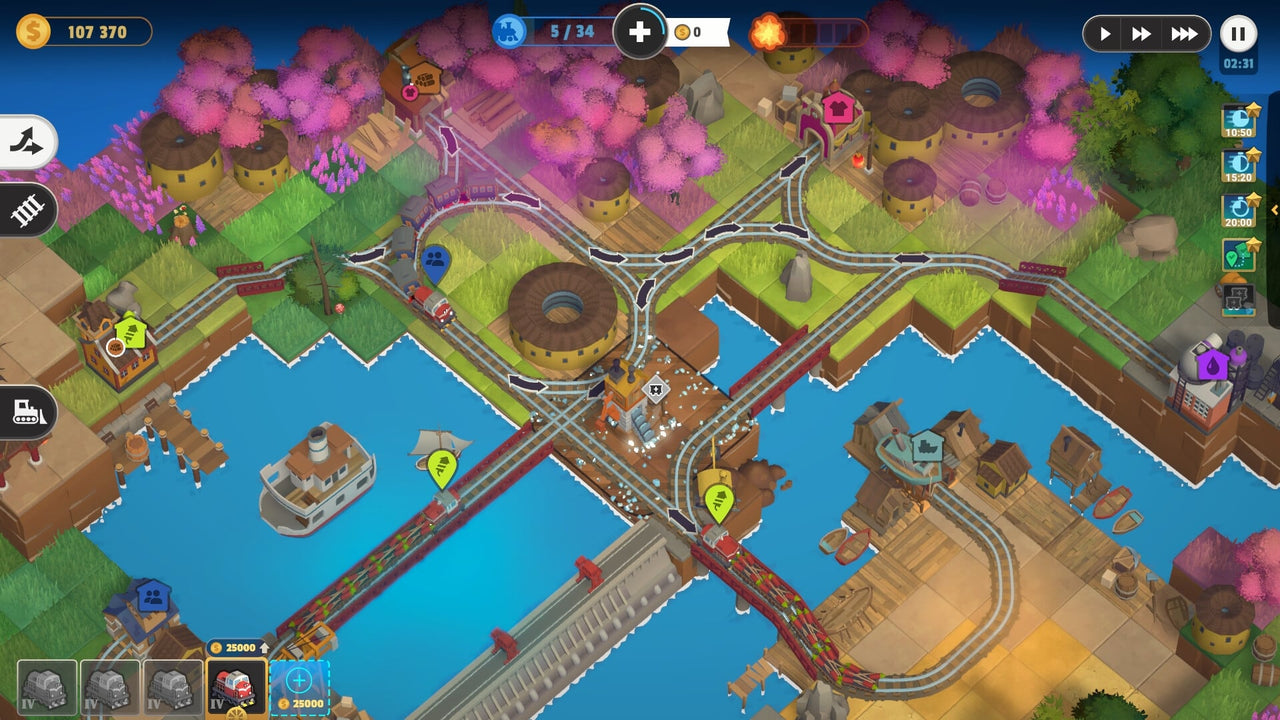
Task: Open the bulldozer demolish tool
Action: point(25,413)
